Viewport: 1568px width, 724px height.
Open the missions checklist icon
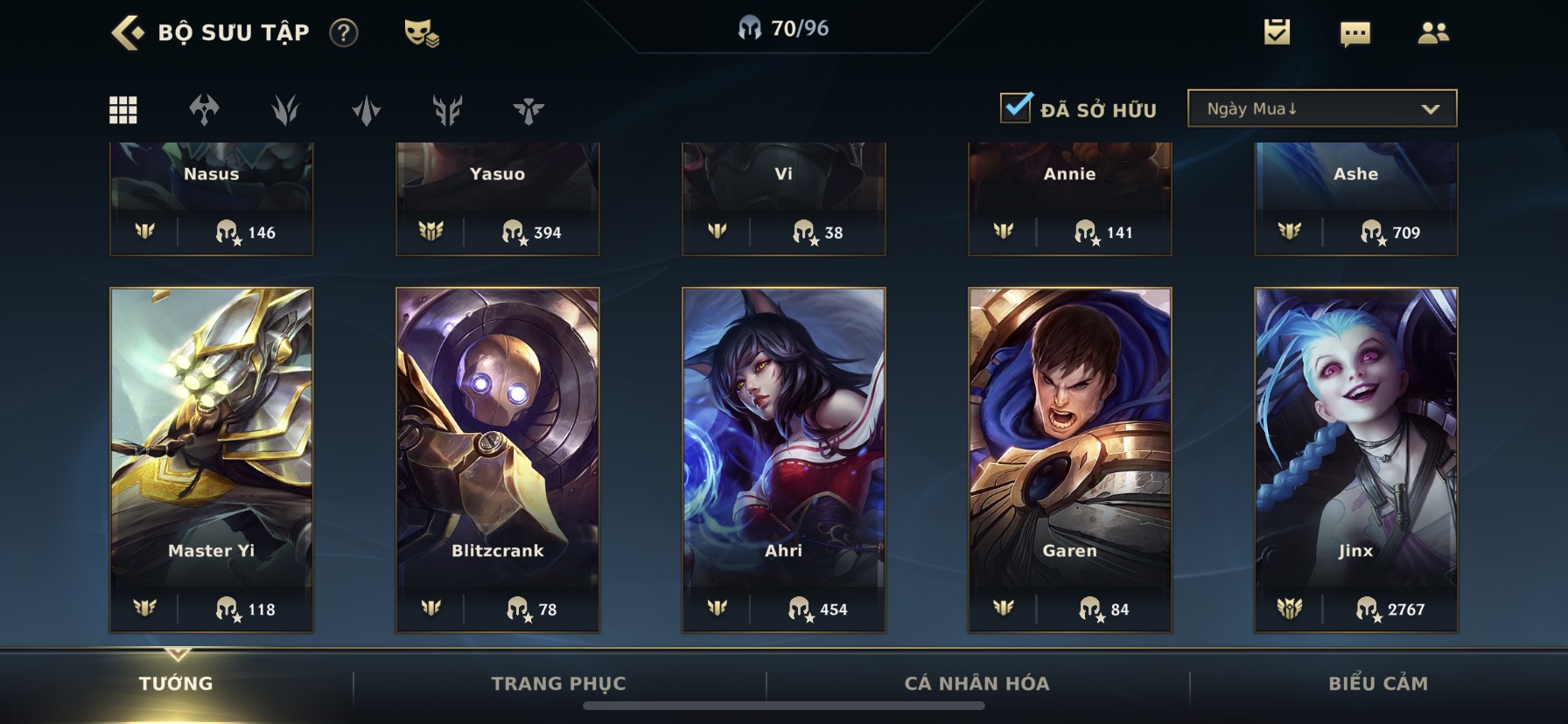click(x=1277, y=33)
